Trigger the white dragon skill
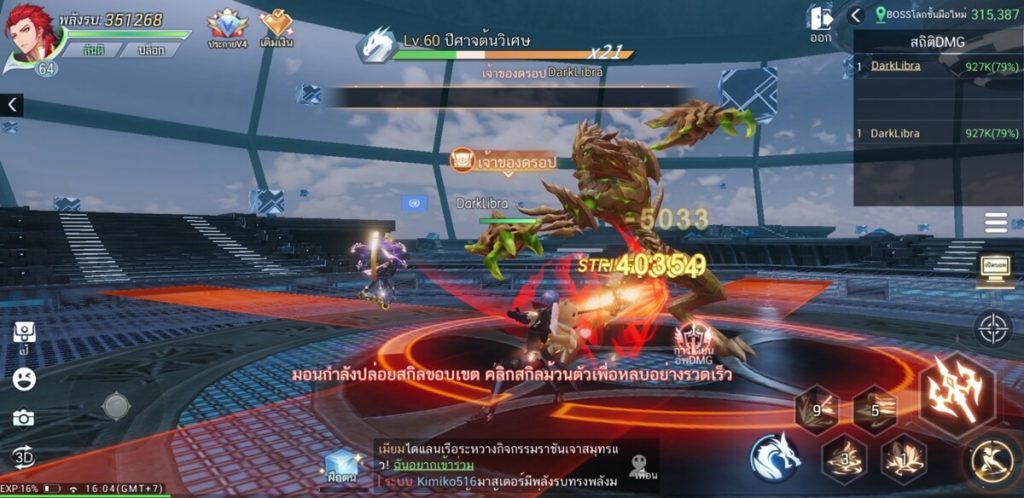 click(777, 458)
